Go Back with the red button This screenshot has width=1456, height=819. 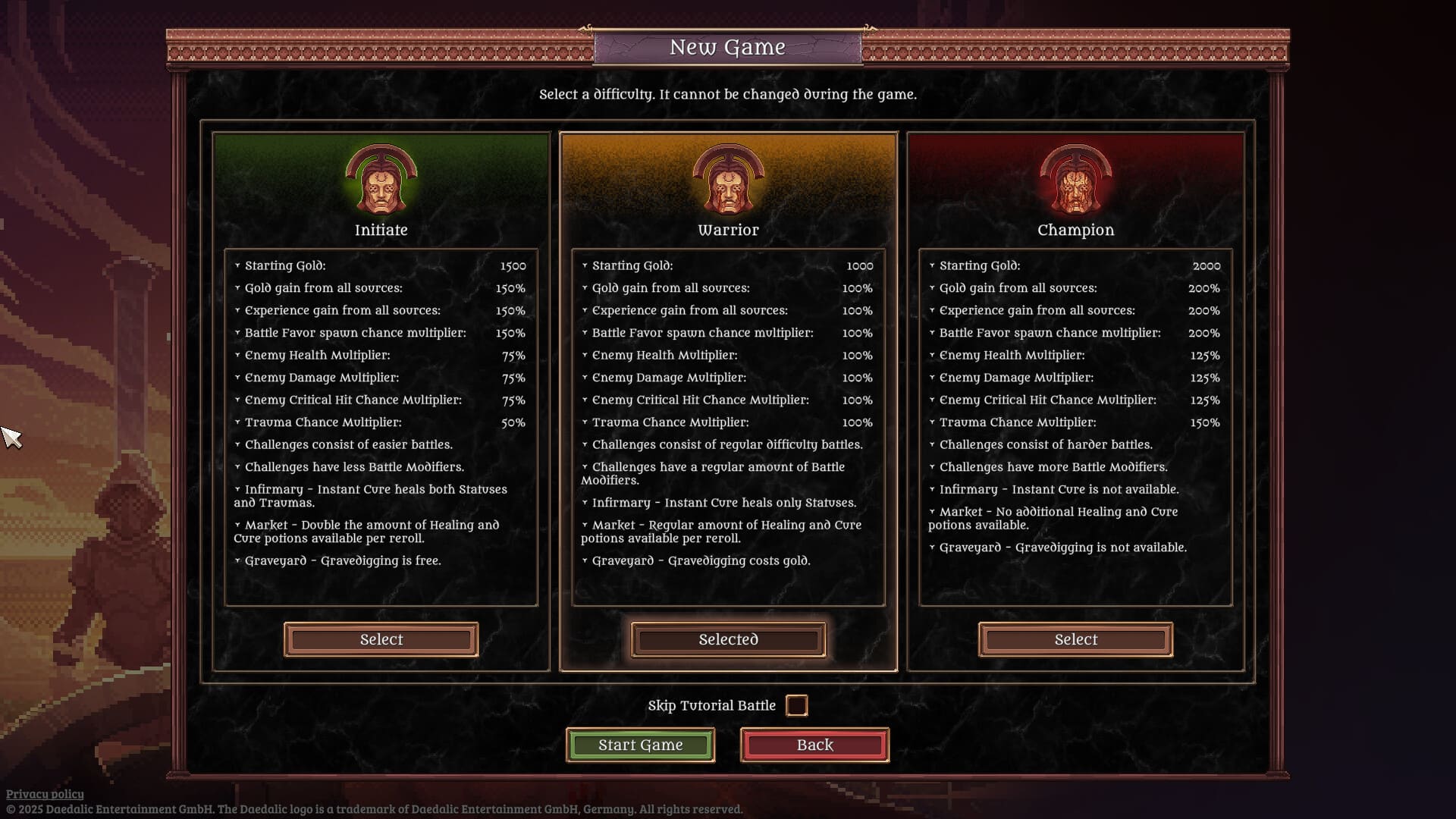[814, 745]
